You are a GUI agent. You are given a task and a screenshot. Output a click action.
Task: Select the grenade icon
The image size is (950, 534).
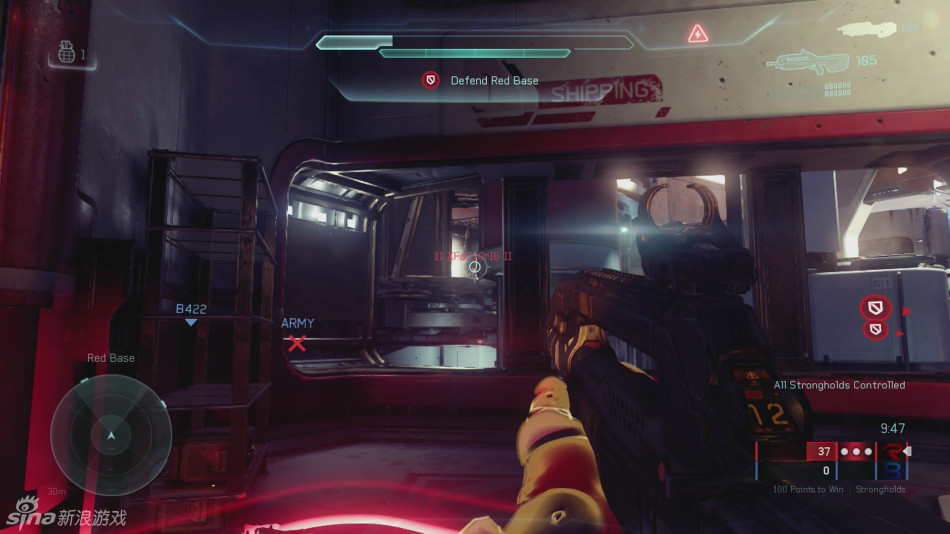[x=68, y=53]
